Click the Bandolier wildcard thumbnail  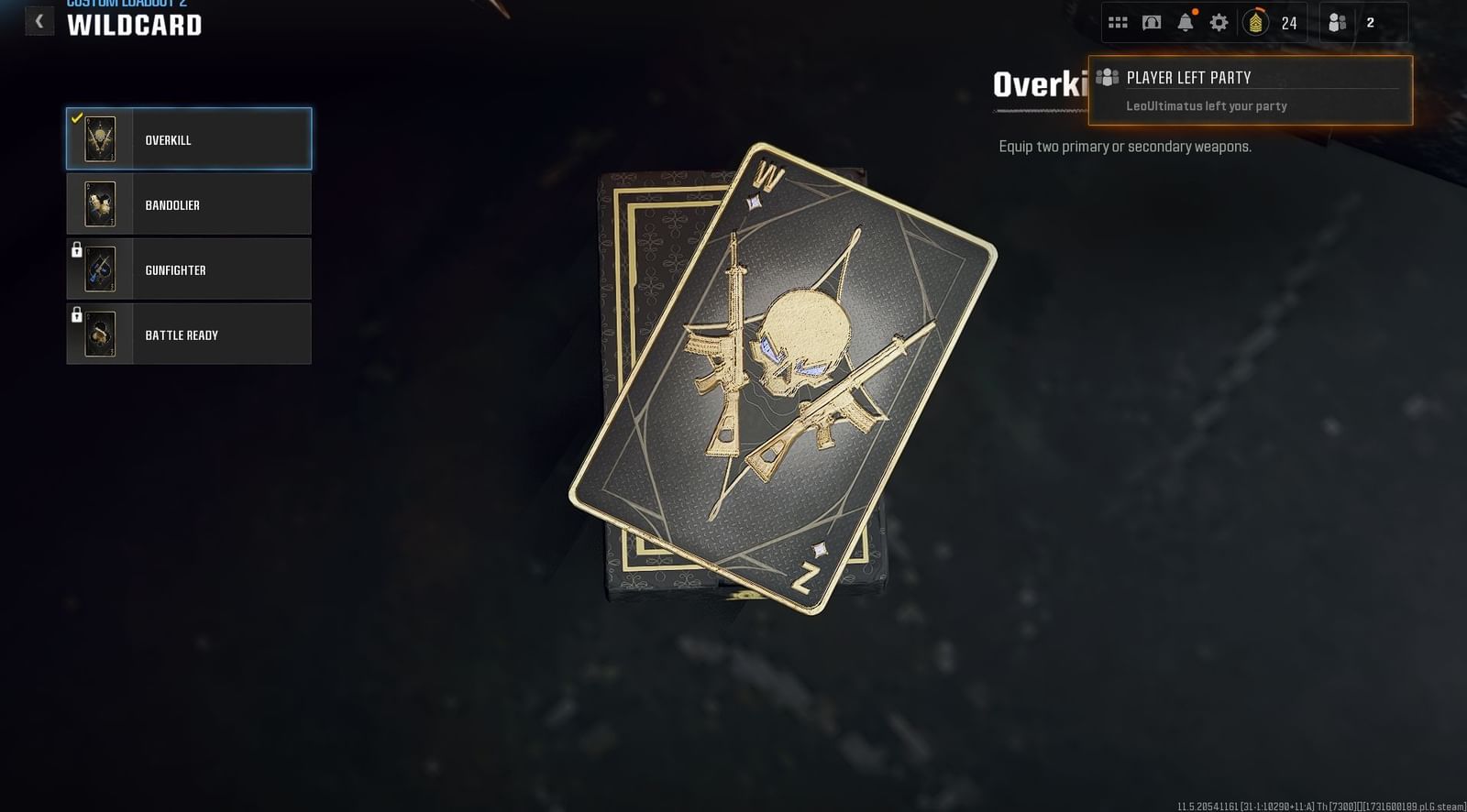tap(100, 203)
